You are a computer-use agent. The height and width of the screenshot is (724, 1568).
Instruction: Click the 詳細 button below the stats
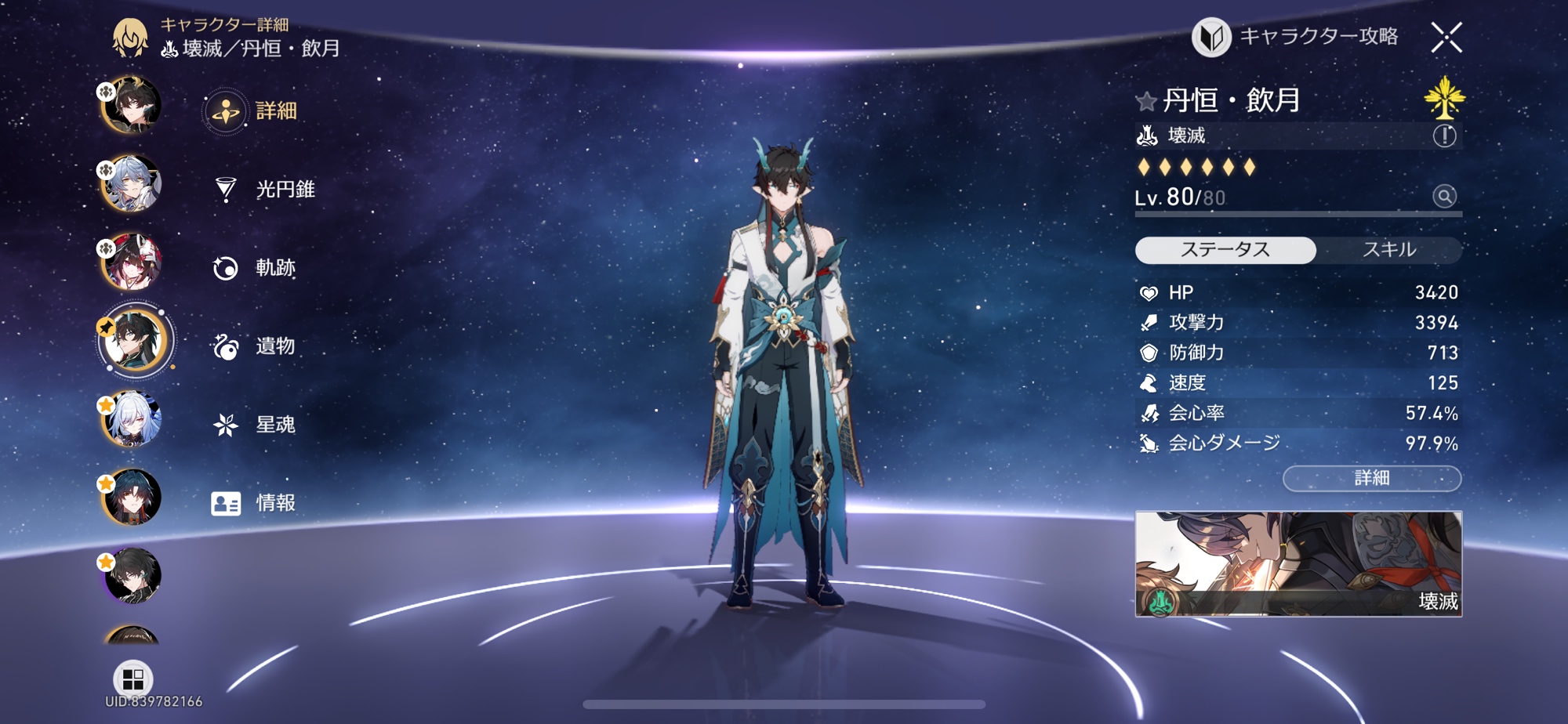1371,478
